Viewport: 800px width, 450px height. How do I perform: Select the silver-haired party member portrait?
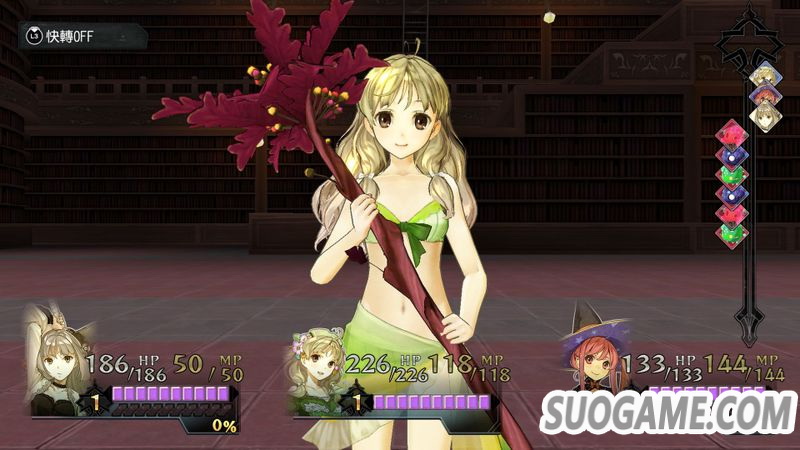pos(60,364)
